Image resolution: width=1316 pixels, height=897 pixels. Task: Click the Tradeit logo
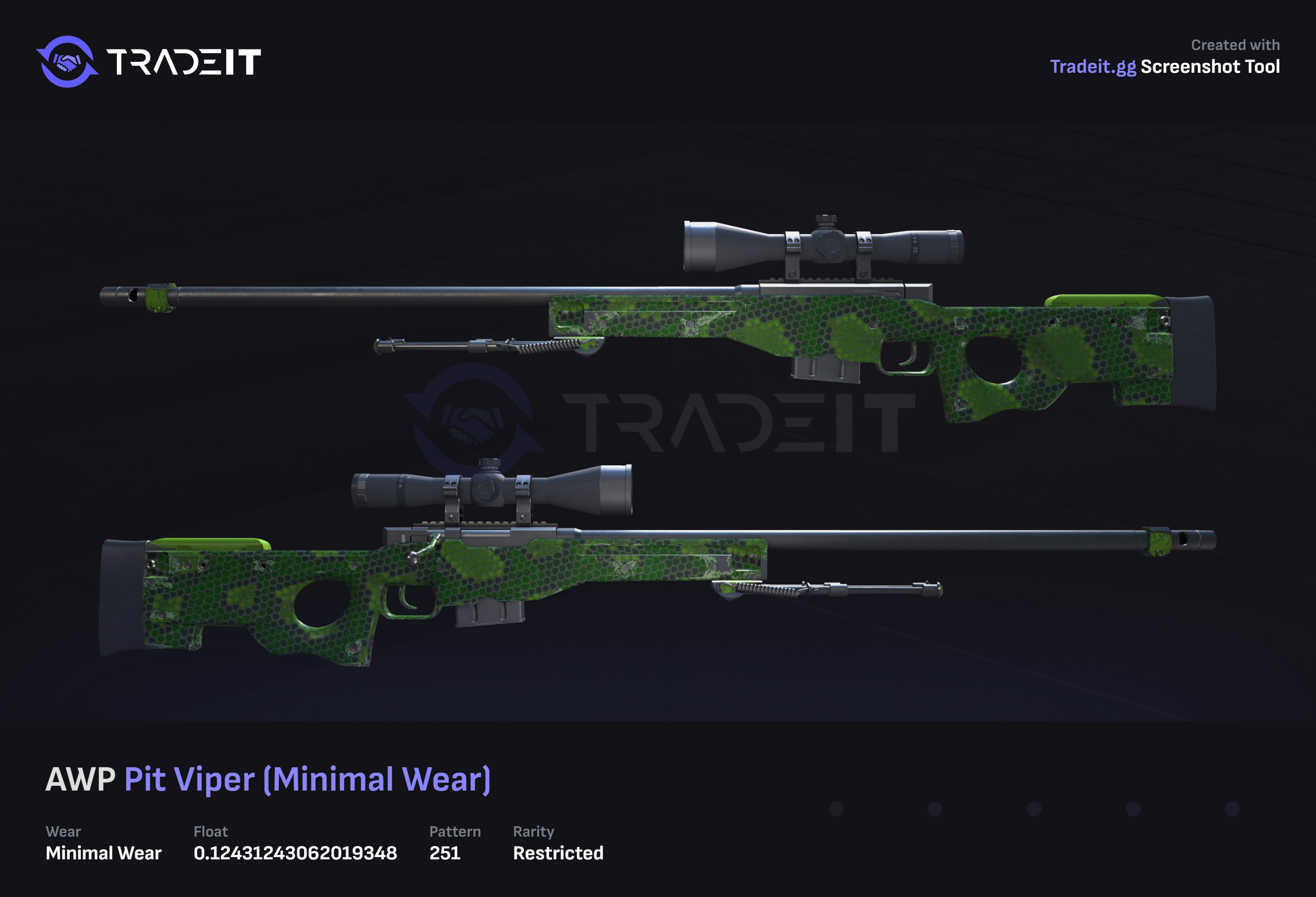pos(149,62)
